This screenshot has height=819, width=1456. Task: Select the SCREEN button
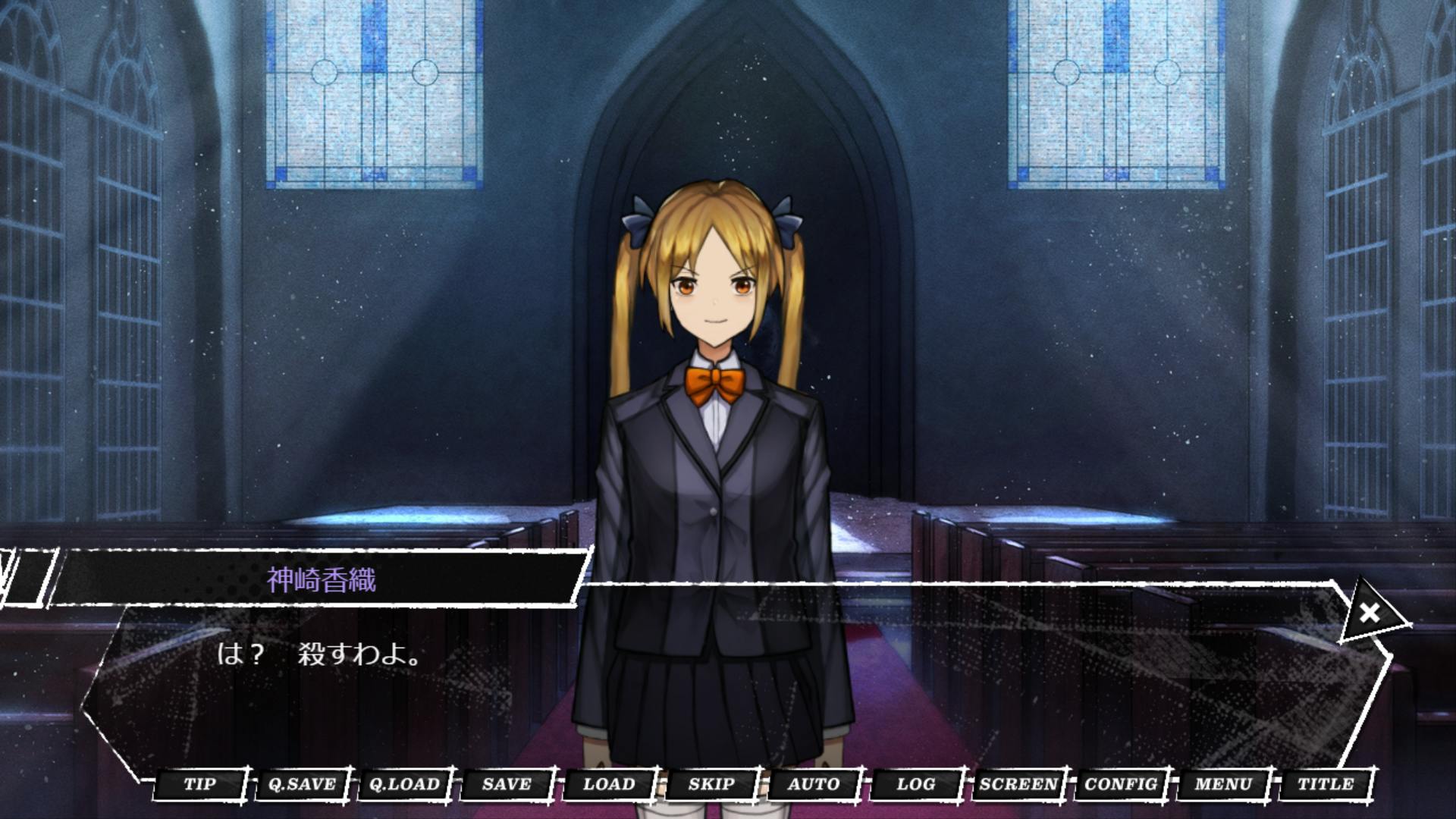click(1018, 784)
